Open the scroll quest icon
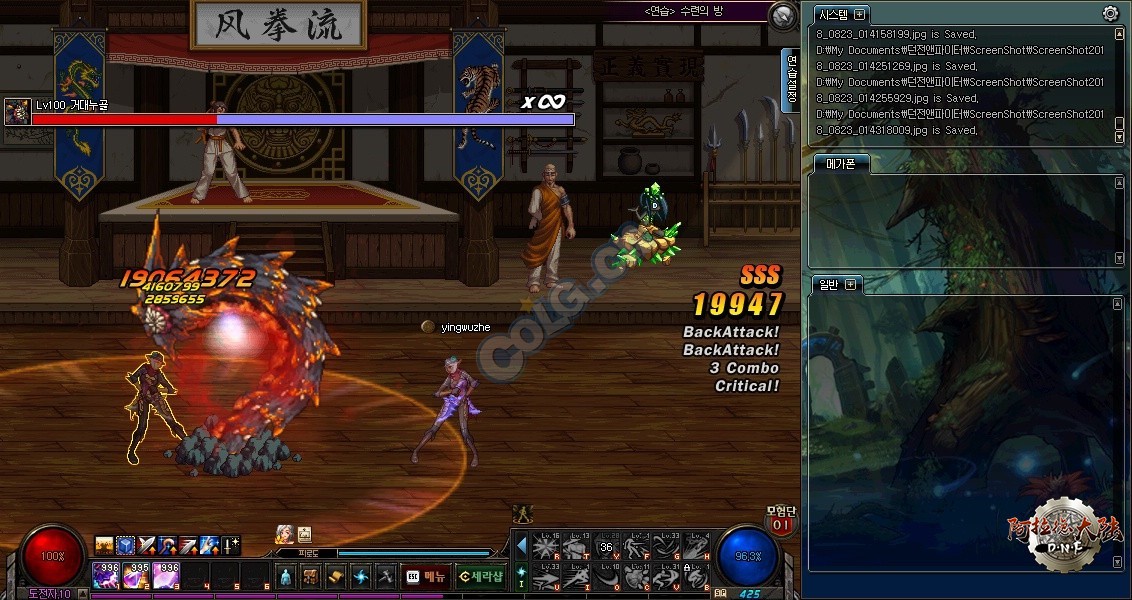1132x600 pixels. [x=335, y=577]
